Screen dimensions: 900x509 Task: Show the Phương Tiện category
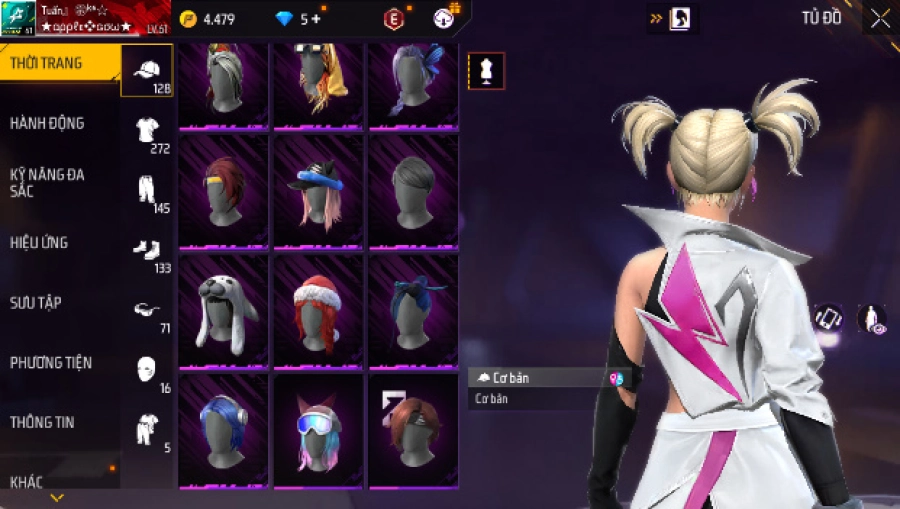(x=48, y=362)
